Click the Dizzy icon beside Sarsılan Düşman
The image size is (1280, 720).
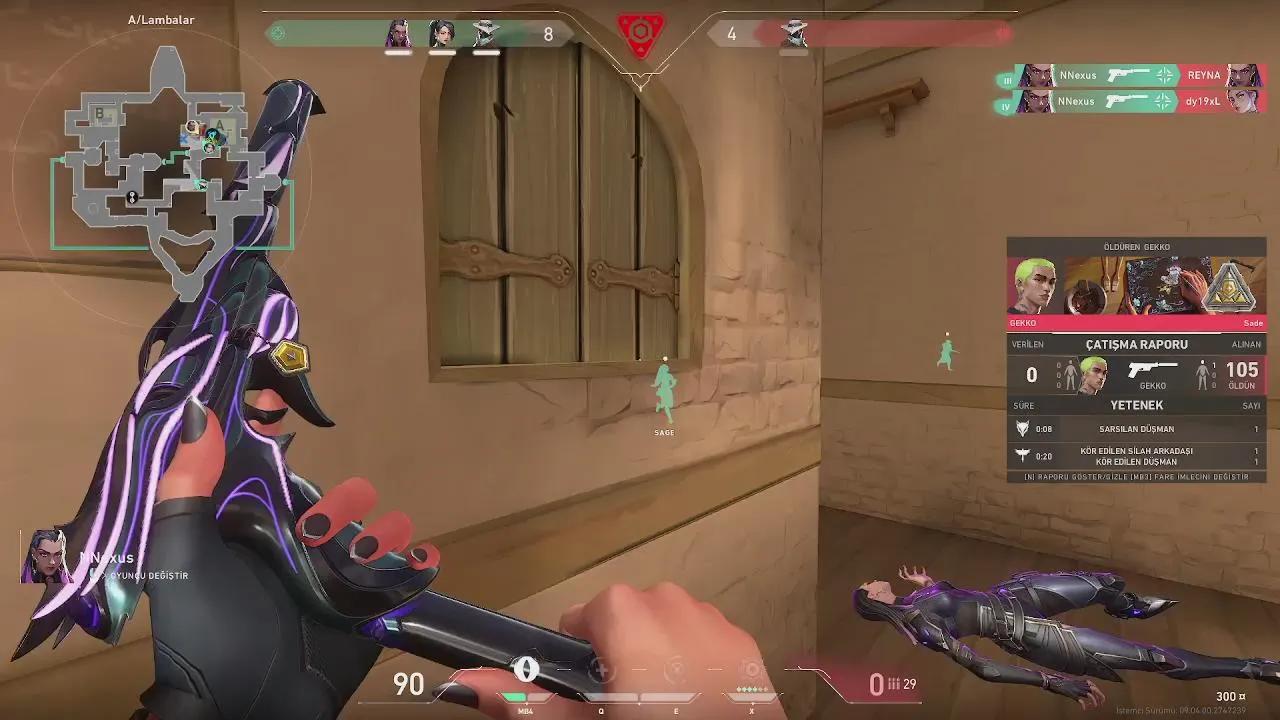[1022, 428]
